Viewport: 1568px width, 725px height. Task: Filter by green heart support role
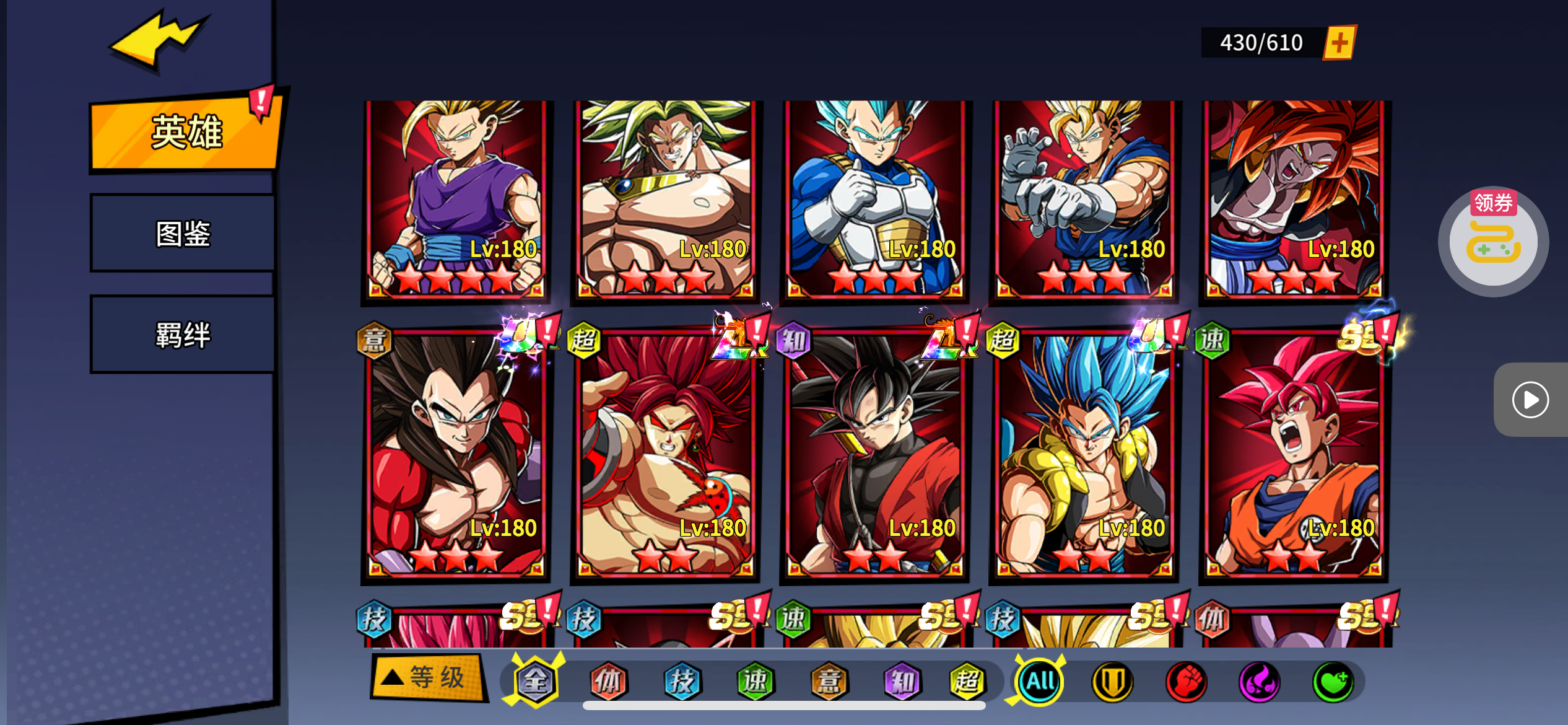(x=1333, y=682)
